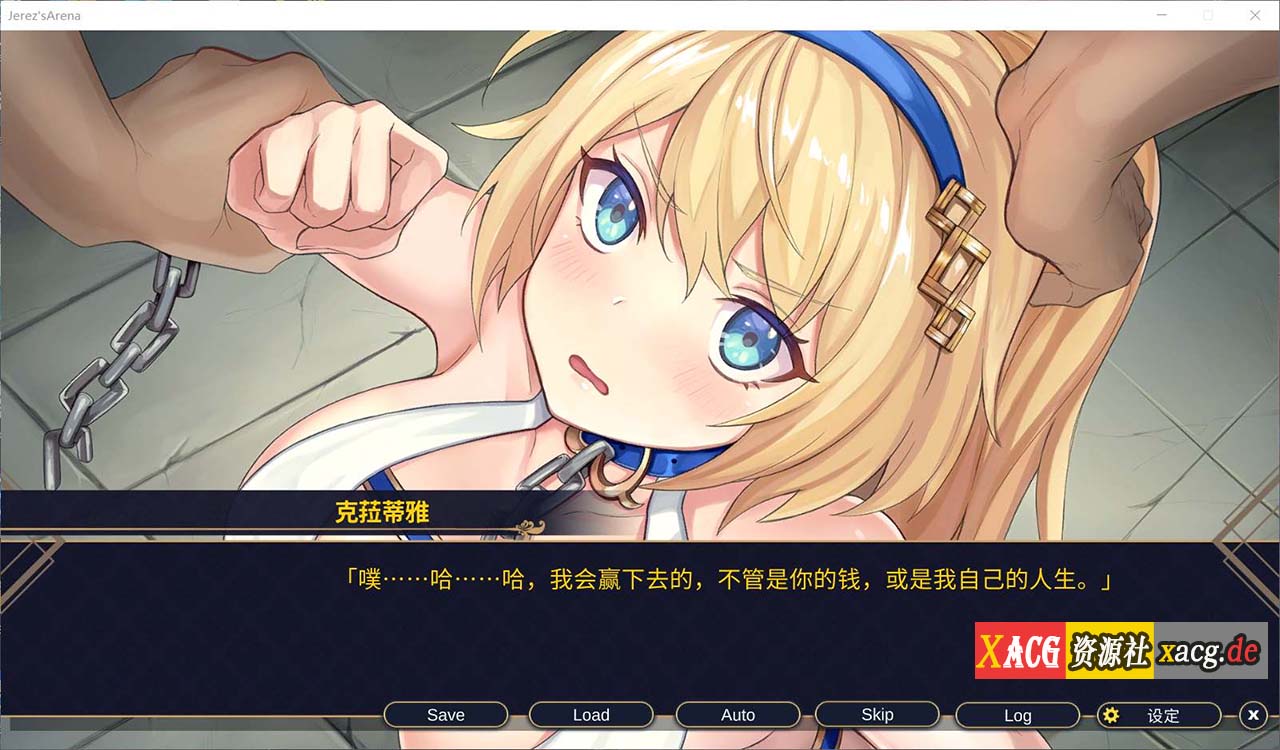Click the minimize icon on the title bar
Viewport: 1280px width, 750px height.
point(1161,15)
